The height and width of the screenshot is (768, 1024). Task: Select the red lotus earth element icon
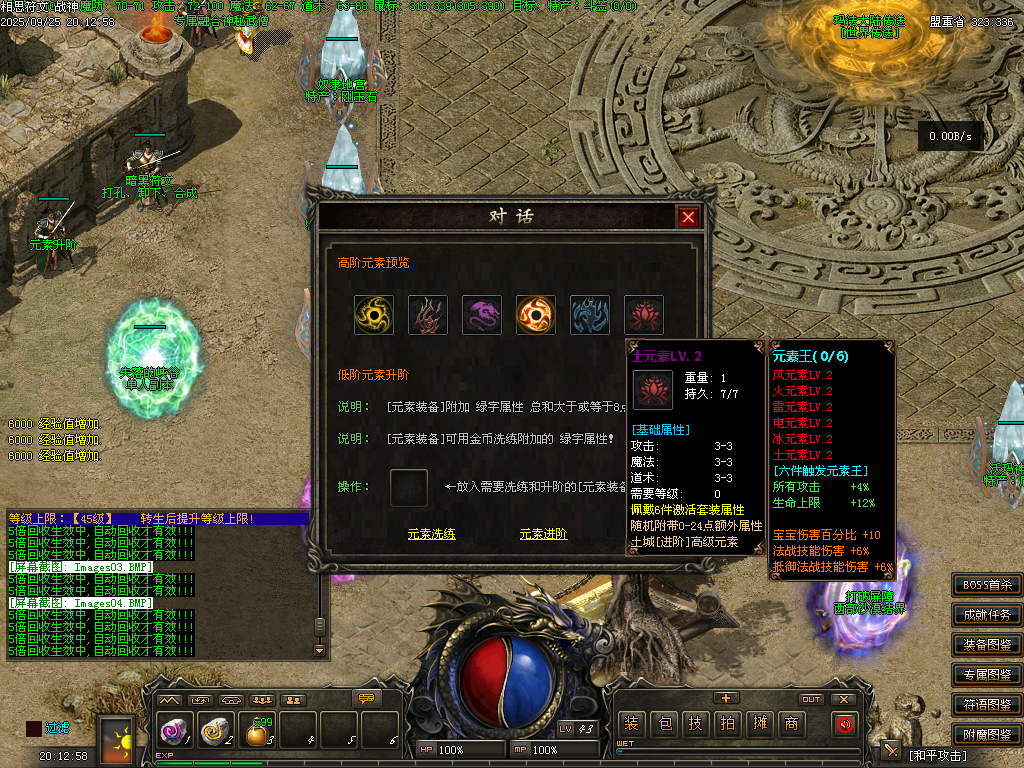[x=644, y=315]
